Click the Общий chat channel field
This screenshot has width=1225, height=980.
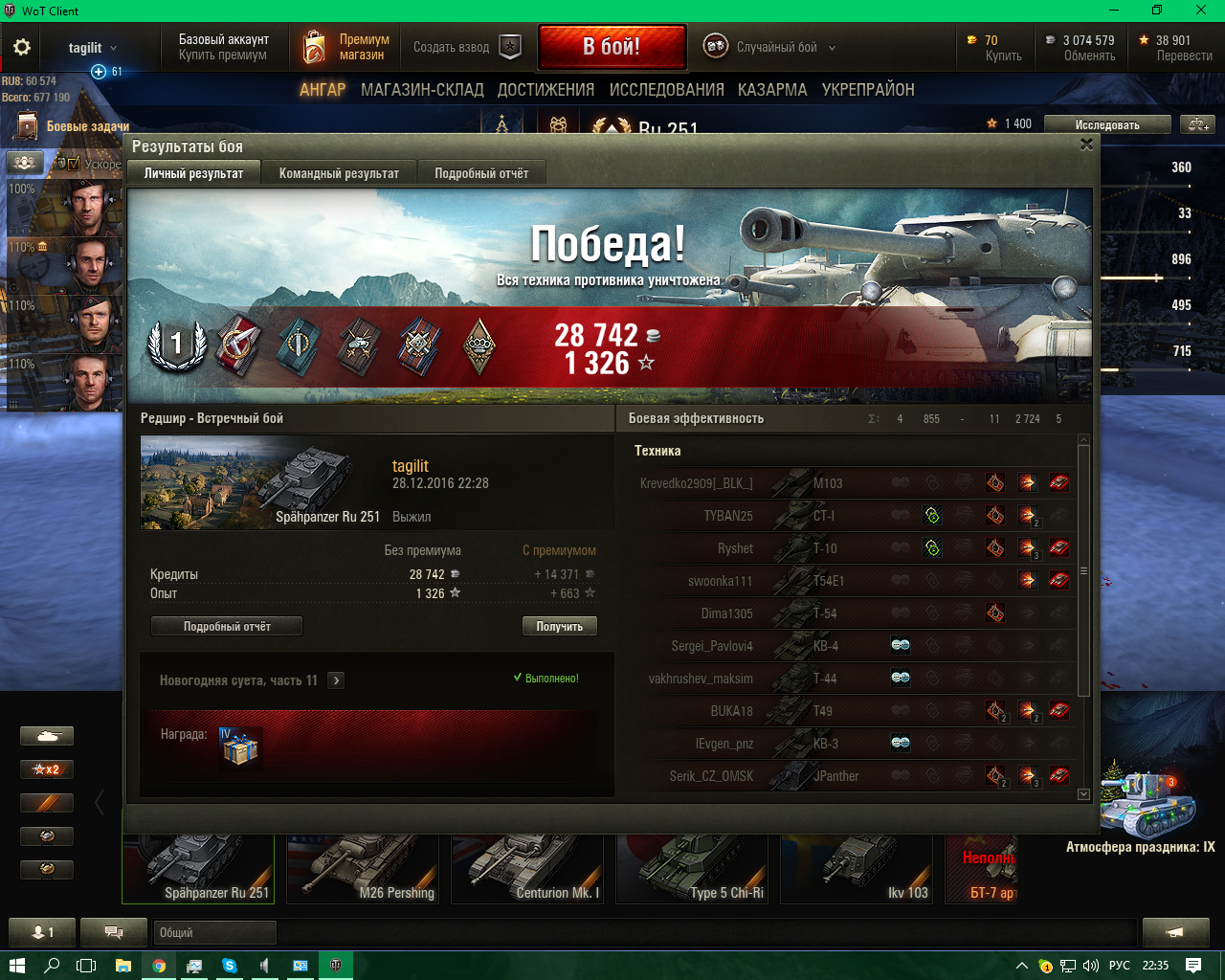(x=214, y=932)
